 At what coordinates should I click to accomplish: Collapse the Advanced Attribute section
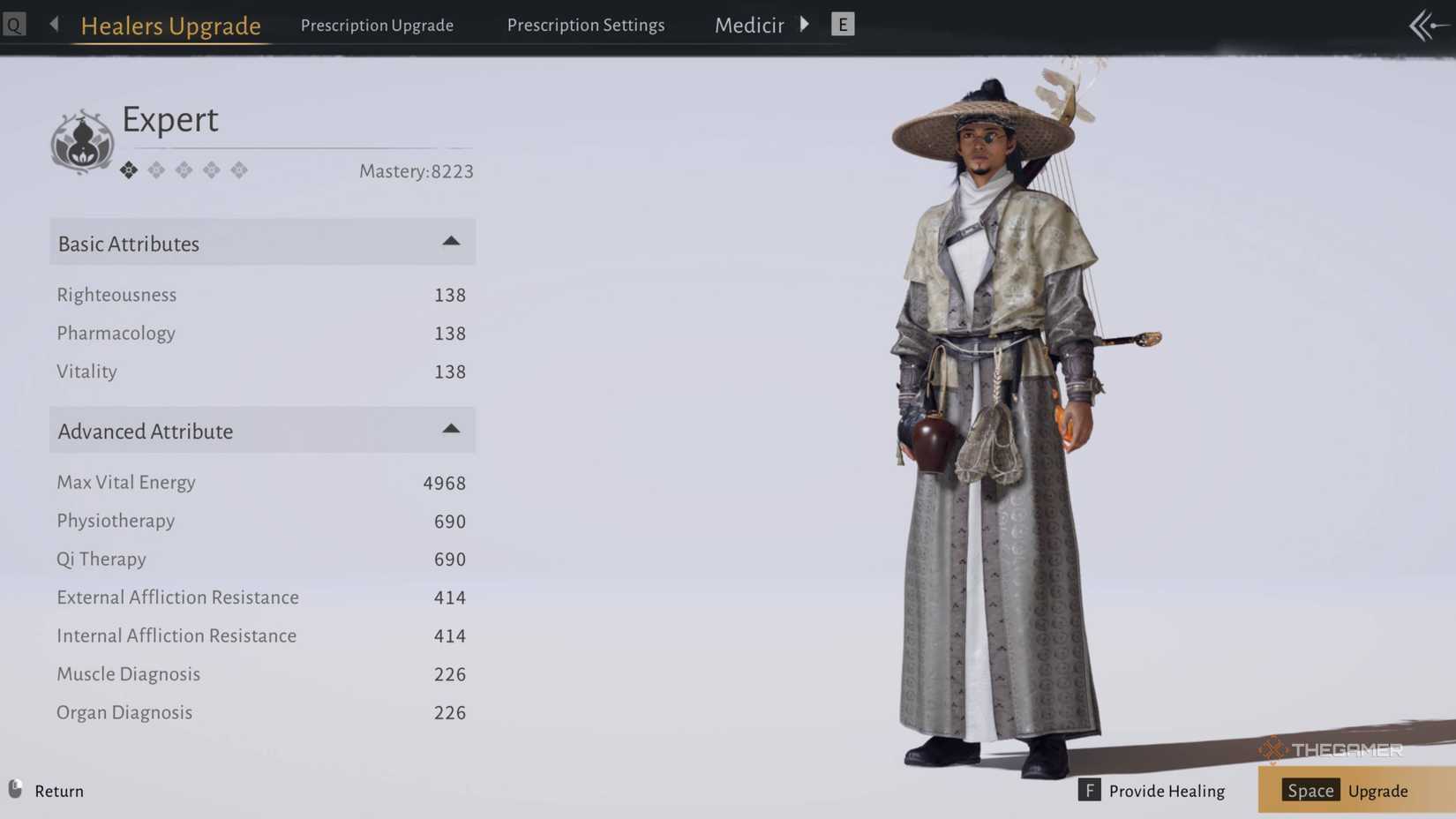pos(451,429)
